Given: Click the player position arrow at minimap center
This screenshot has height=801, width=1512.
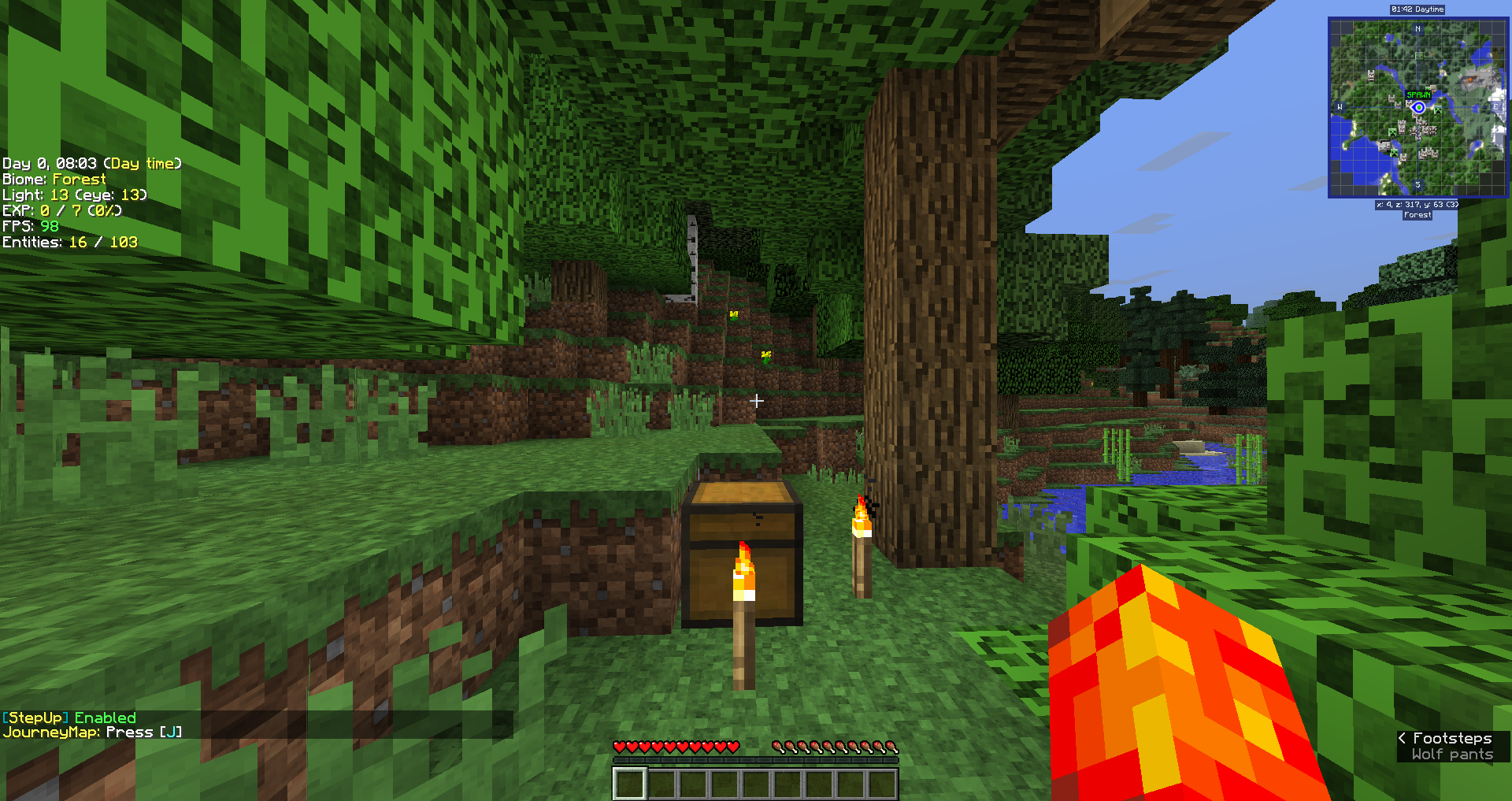Looking at the screenshot, I should 1417,108.
